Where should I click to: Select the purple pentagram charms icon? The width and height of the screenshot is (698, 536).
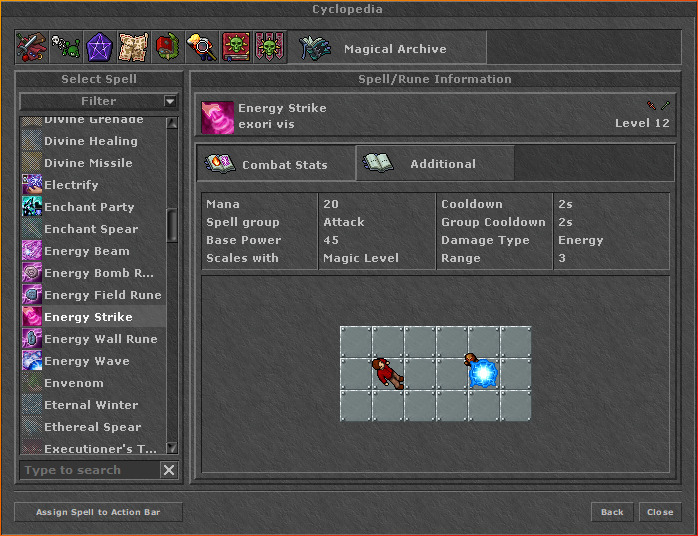[x=100, y=47]
